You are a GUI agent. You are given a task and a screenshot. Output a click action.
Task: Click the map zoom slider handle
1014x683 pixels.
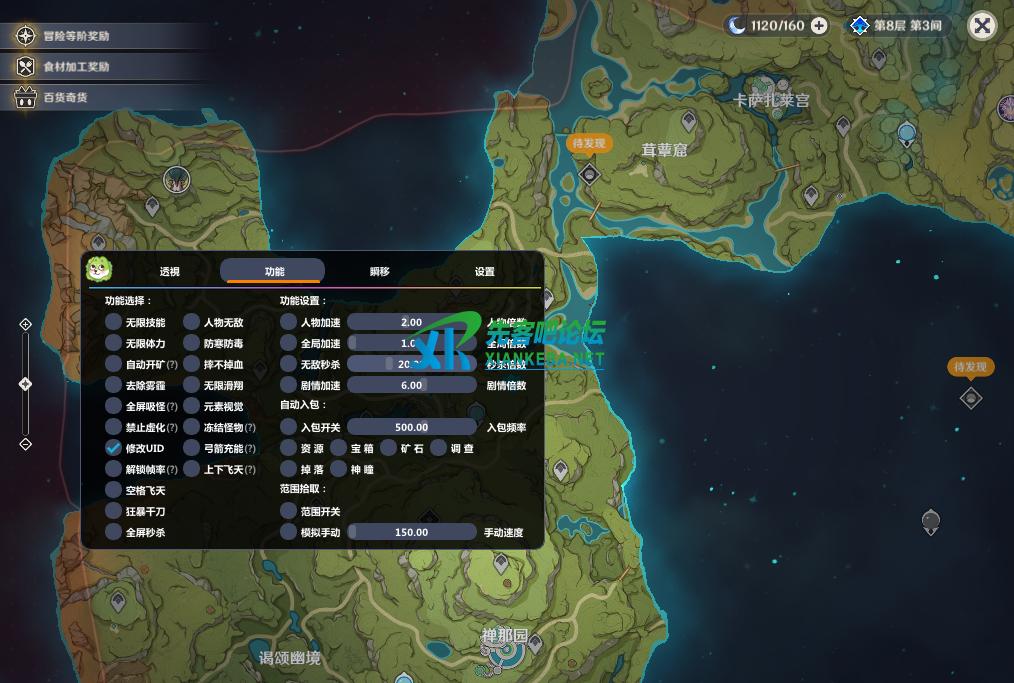click(26, 384)
